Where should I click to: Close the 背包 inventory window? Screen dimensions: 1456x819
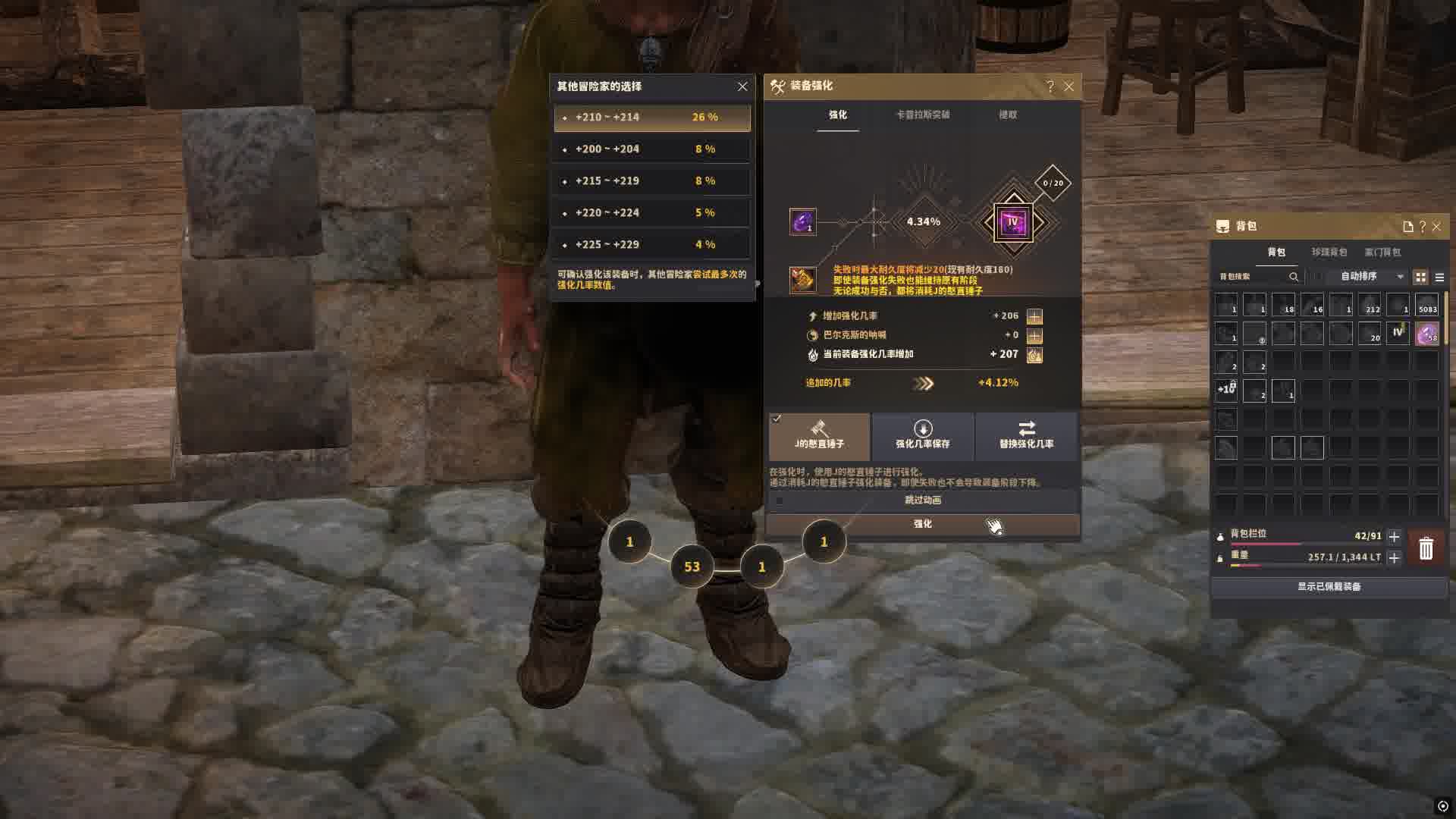point(1436,227)
